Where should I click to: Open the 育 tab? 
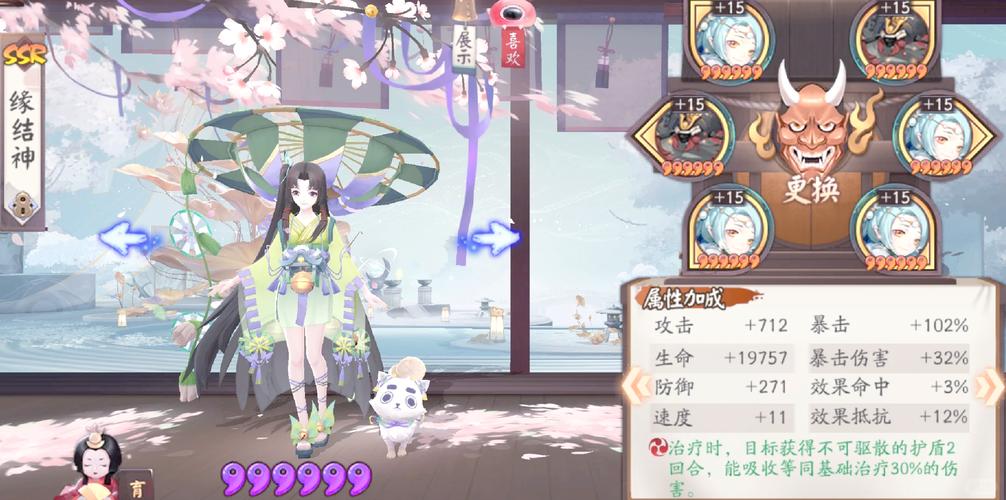(x=138, y=488)
